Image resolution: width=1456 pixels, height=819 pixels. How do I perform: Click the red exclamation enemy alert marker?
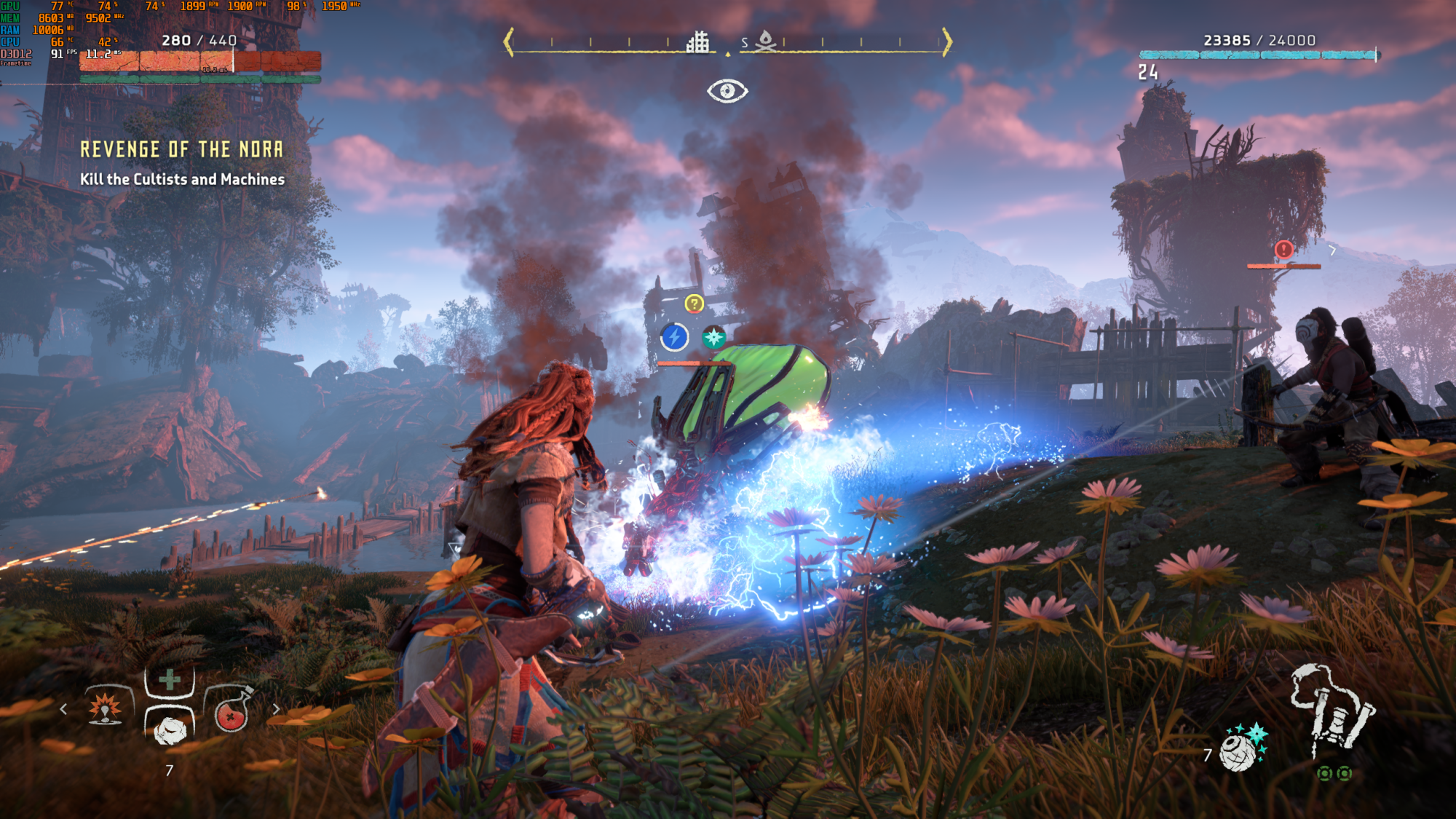1283,250
